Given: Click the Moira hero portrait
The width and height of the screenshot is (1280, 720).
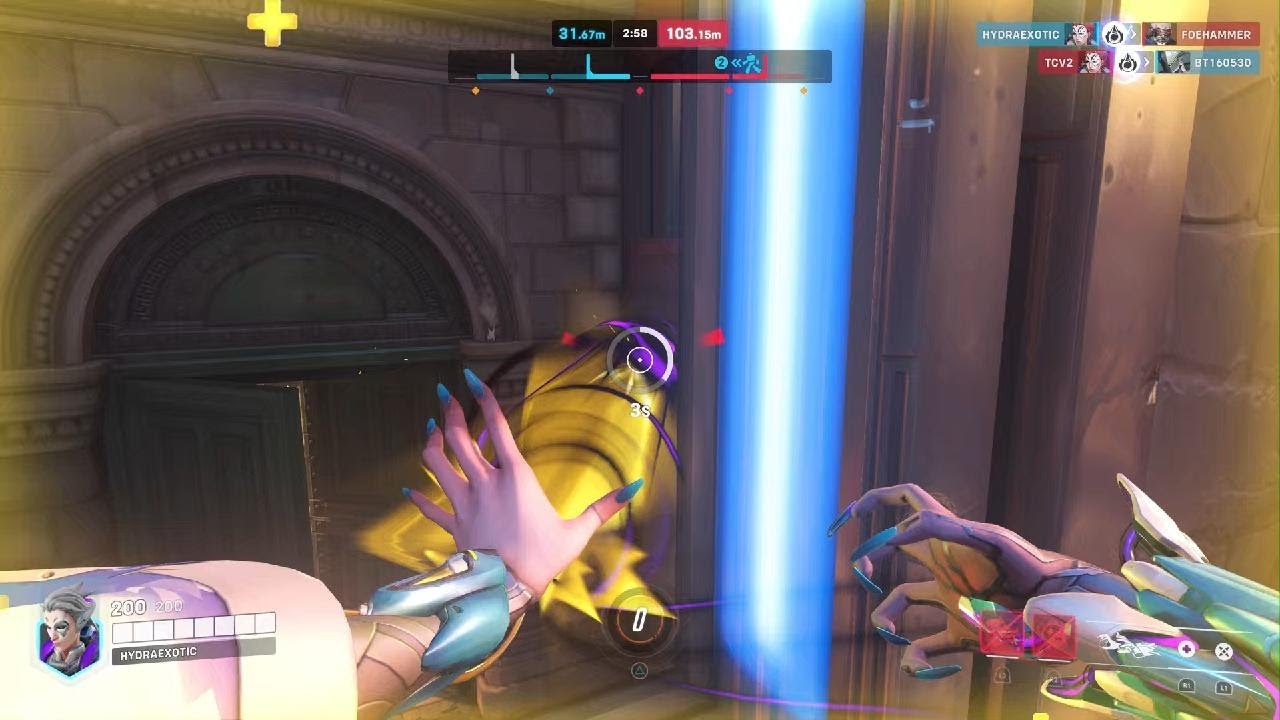Looking at the screenshot, I should pos(67,634).
